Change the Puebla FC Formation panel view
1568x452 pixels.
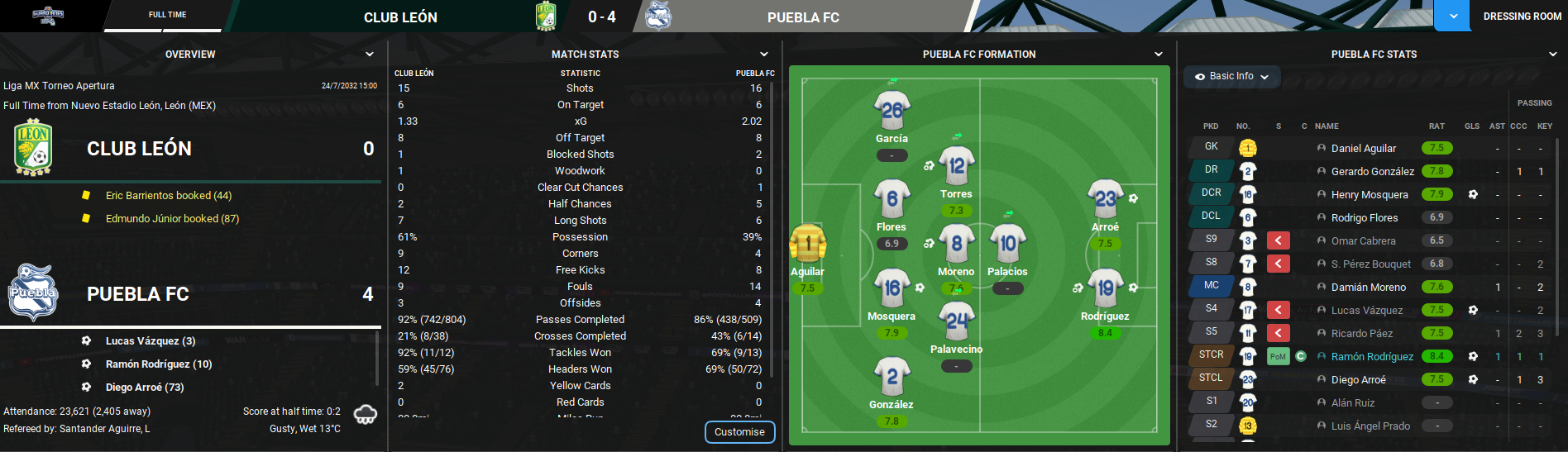[x=1159, y=55]
